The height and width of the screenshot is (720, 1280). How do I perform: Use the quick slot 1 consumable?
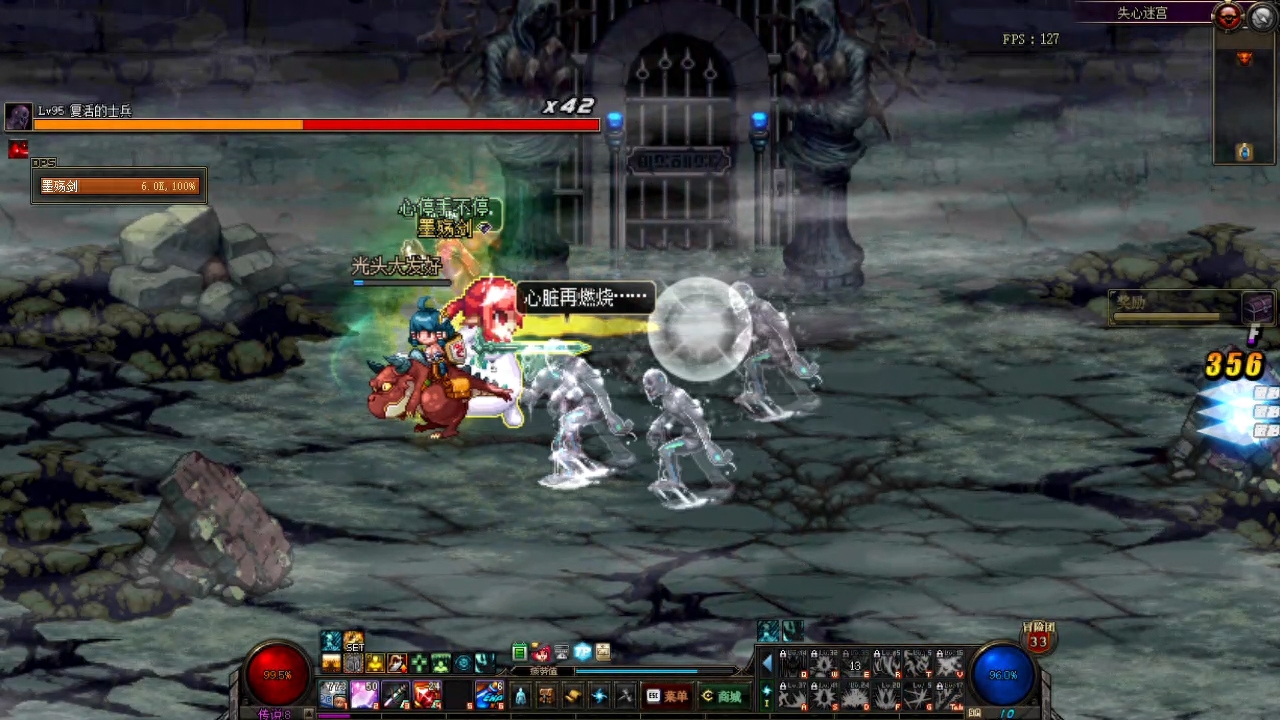click(x=334, y=694)
